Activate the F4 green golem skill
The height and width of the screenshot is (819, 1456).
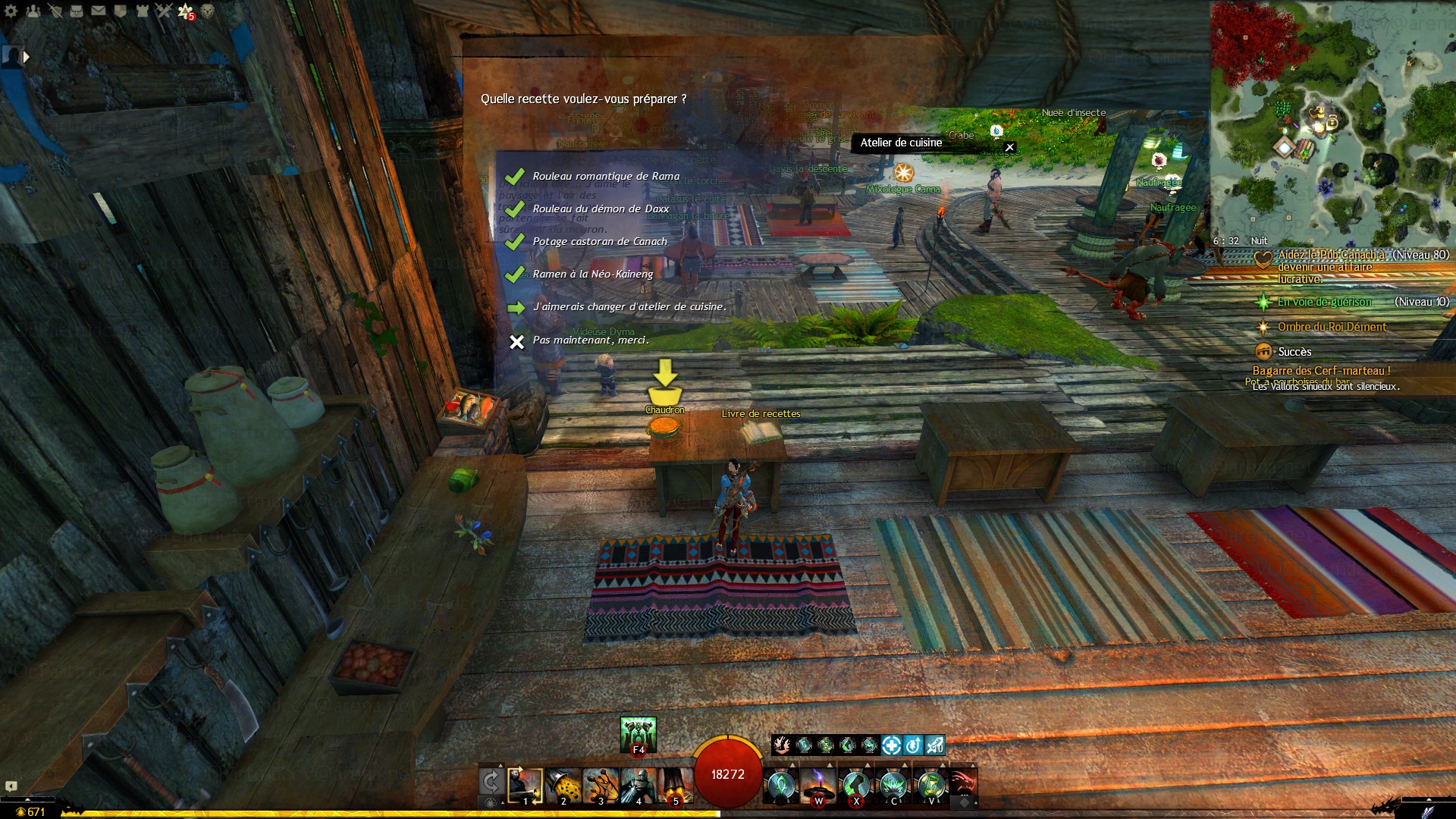coord(638,734)
